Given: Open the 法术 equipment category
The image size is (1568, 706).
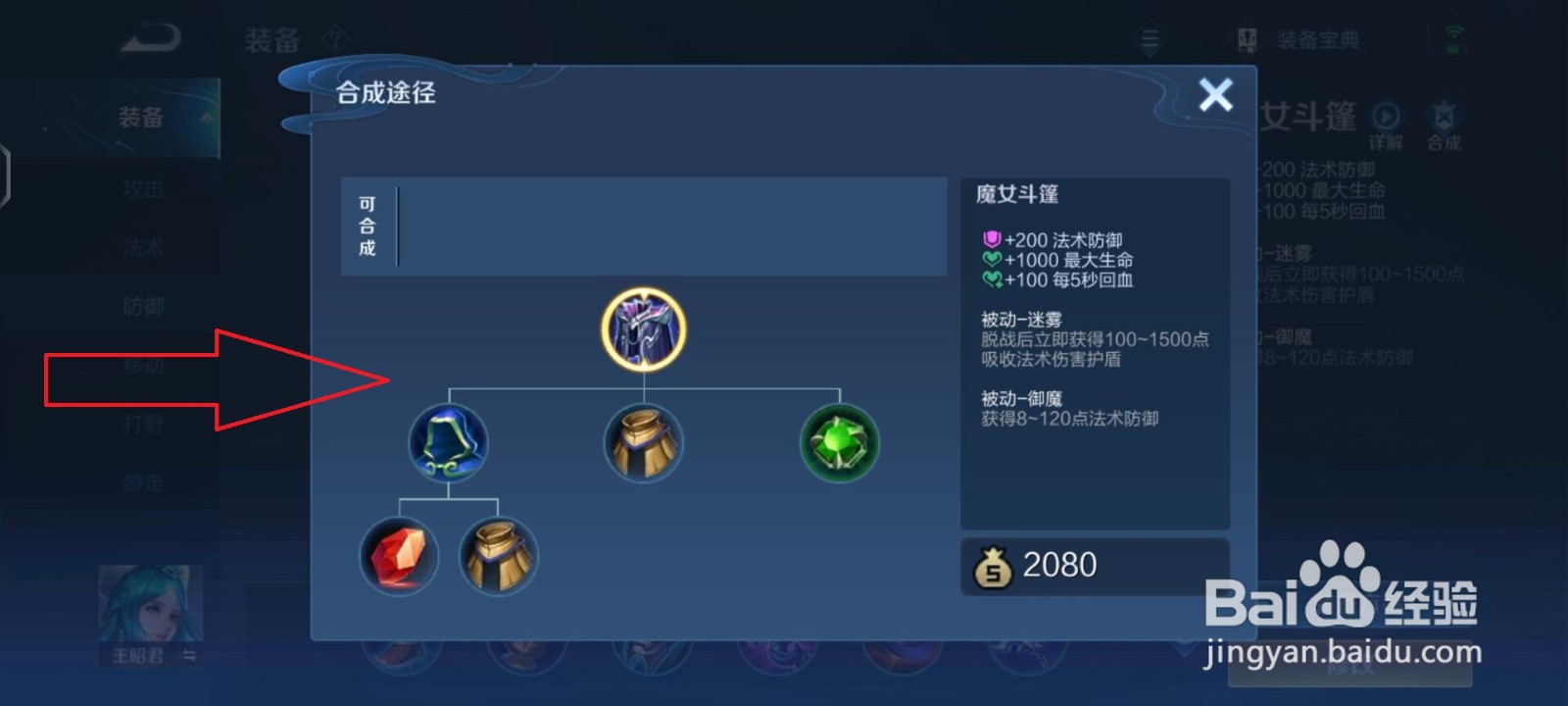Looking at the screenshot, I should pos(142,247).
